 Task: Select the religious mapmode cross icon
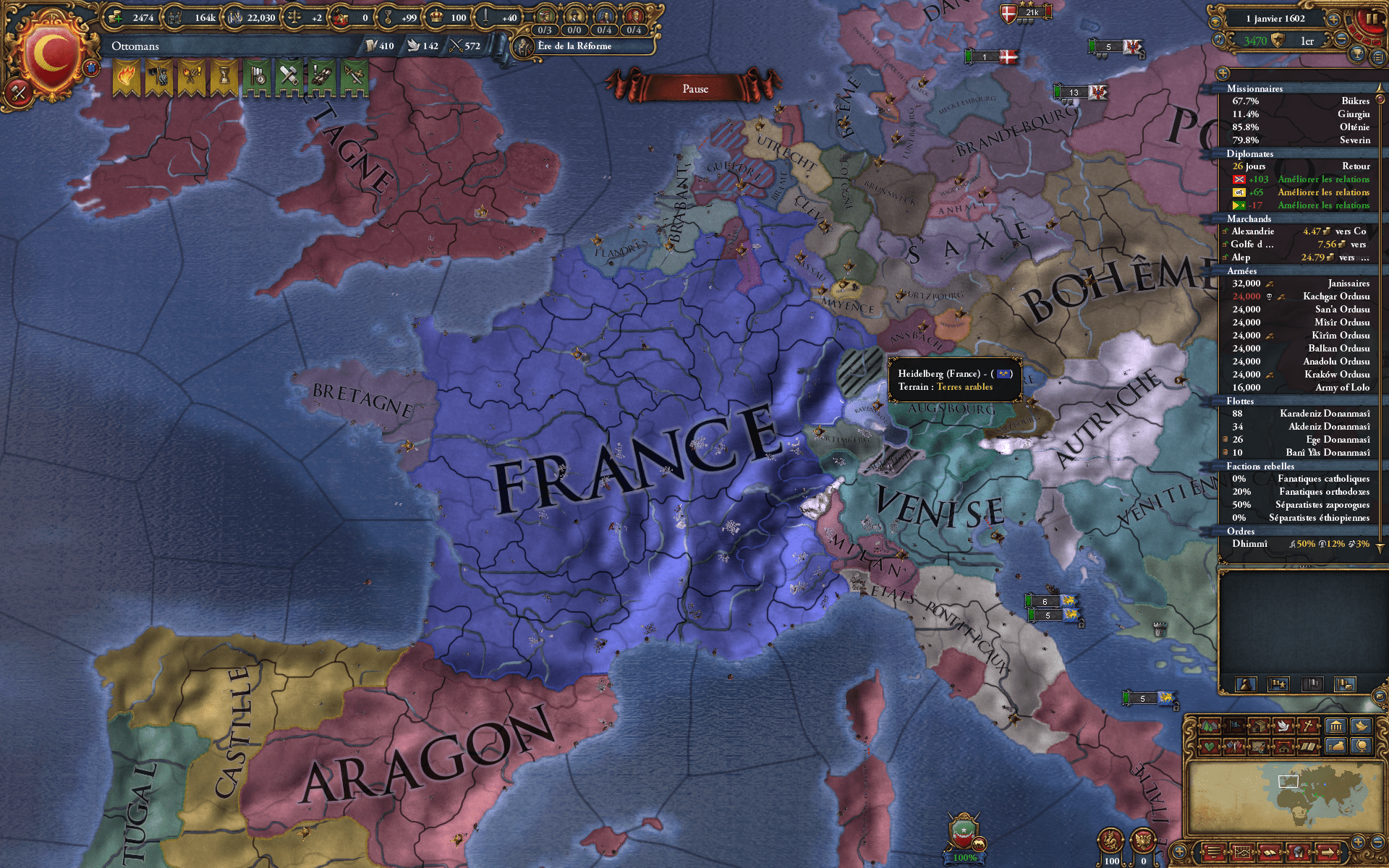pos(1308,725)
